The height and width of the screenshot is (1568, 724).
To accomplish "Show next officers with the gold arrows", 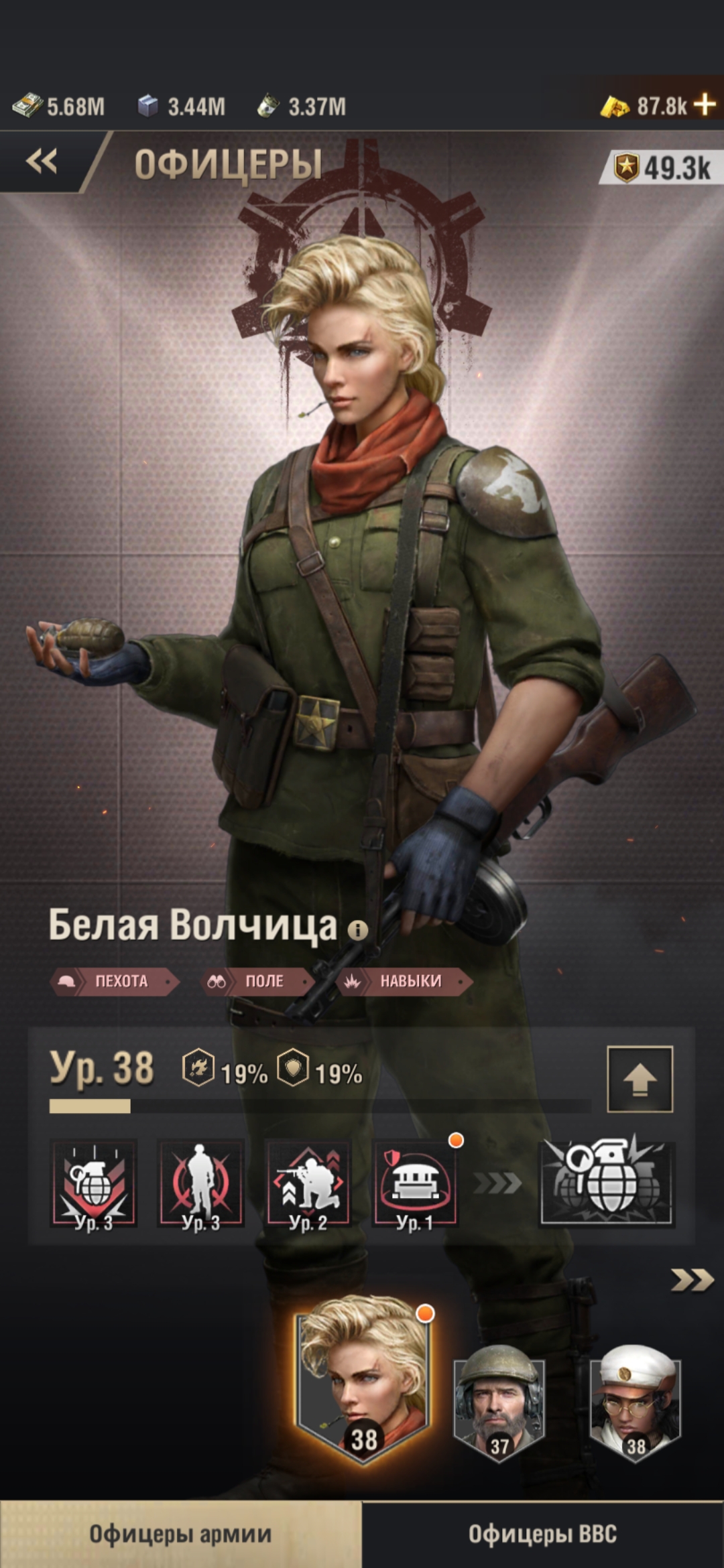I will [x=692, y=1281].
